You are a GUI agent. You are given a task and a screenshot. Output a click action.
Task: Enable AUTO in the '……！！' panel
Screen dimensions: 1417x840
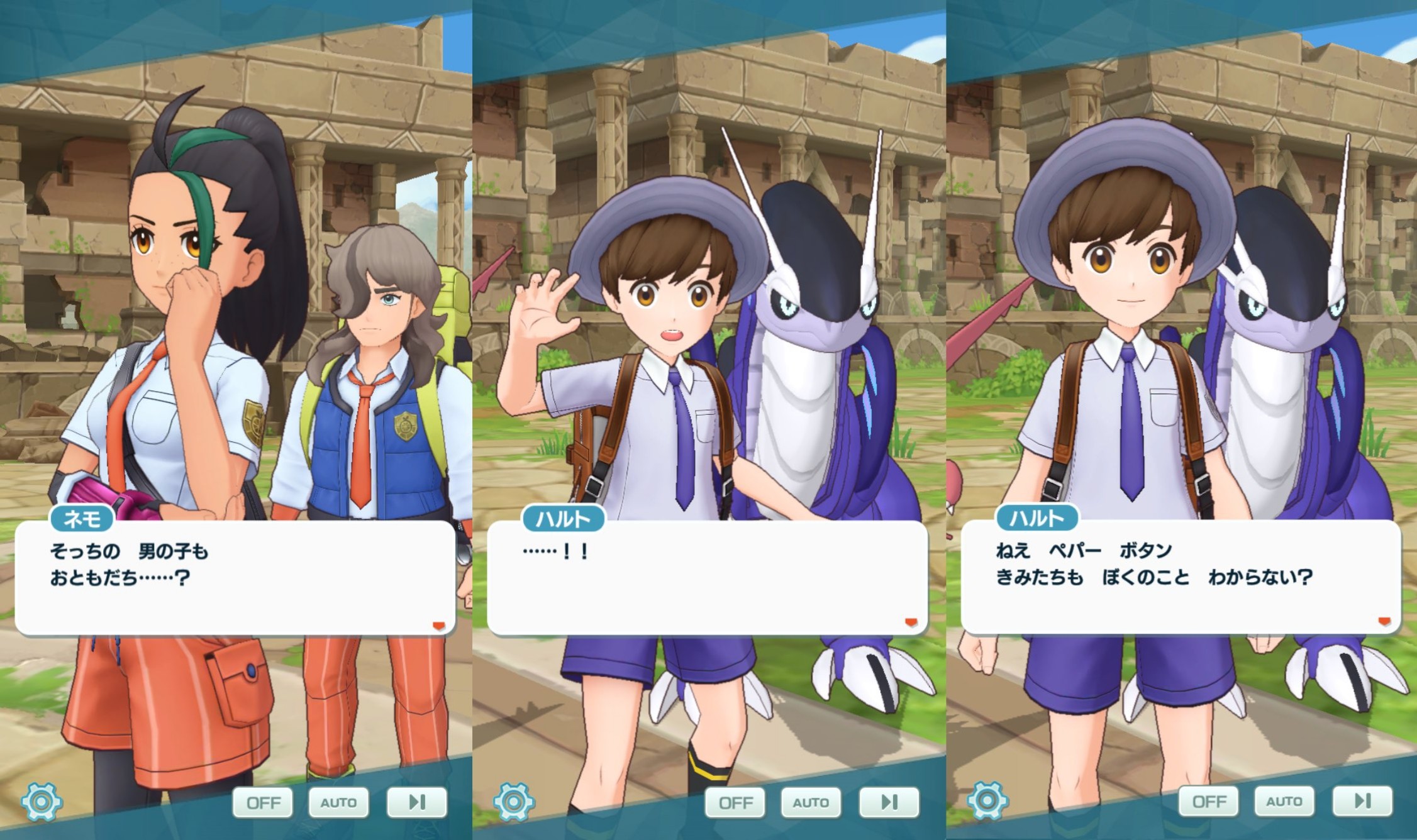tap(811, 802)
